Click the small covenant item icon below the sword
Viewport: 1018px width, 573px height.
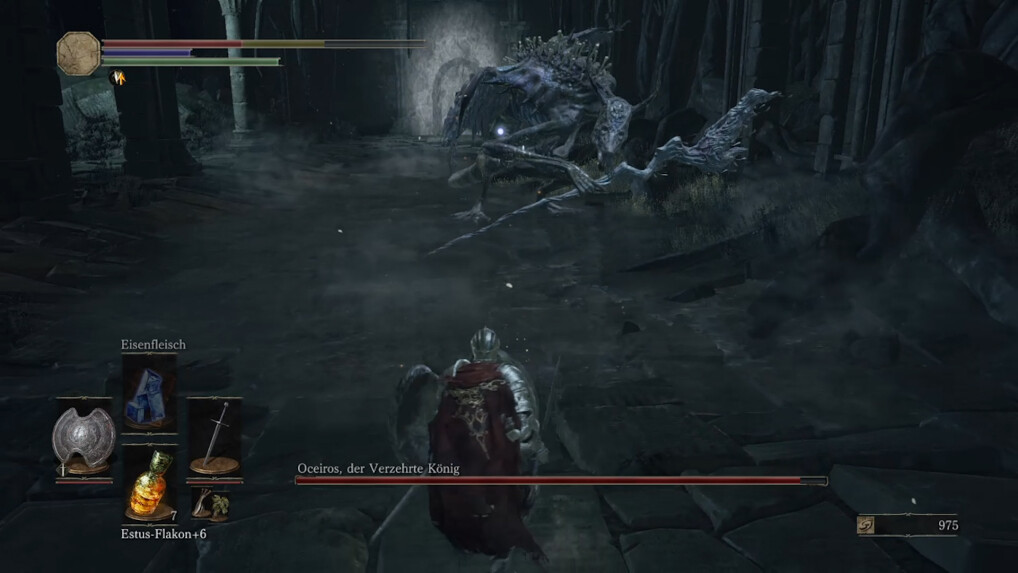[209, 503]
